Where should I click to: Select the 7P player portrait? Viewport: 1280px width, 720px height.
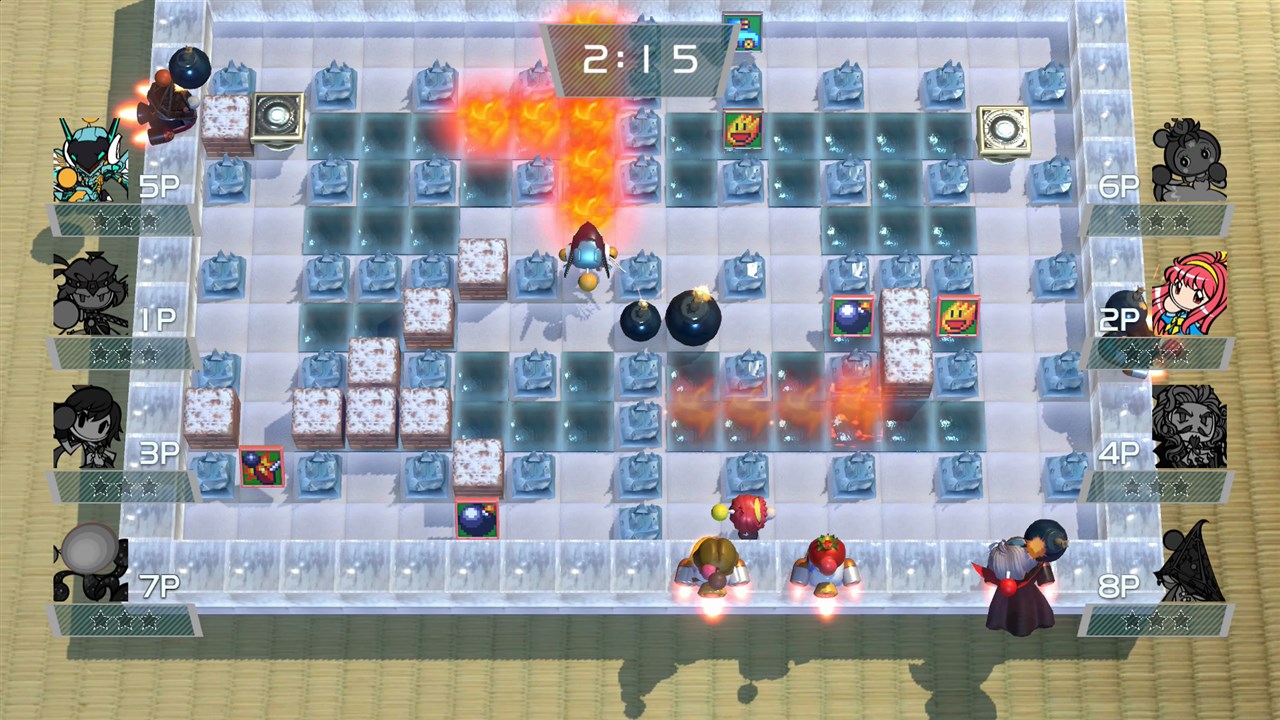coord(90,561)
